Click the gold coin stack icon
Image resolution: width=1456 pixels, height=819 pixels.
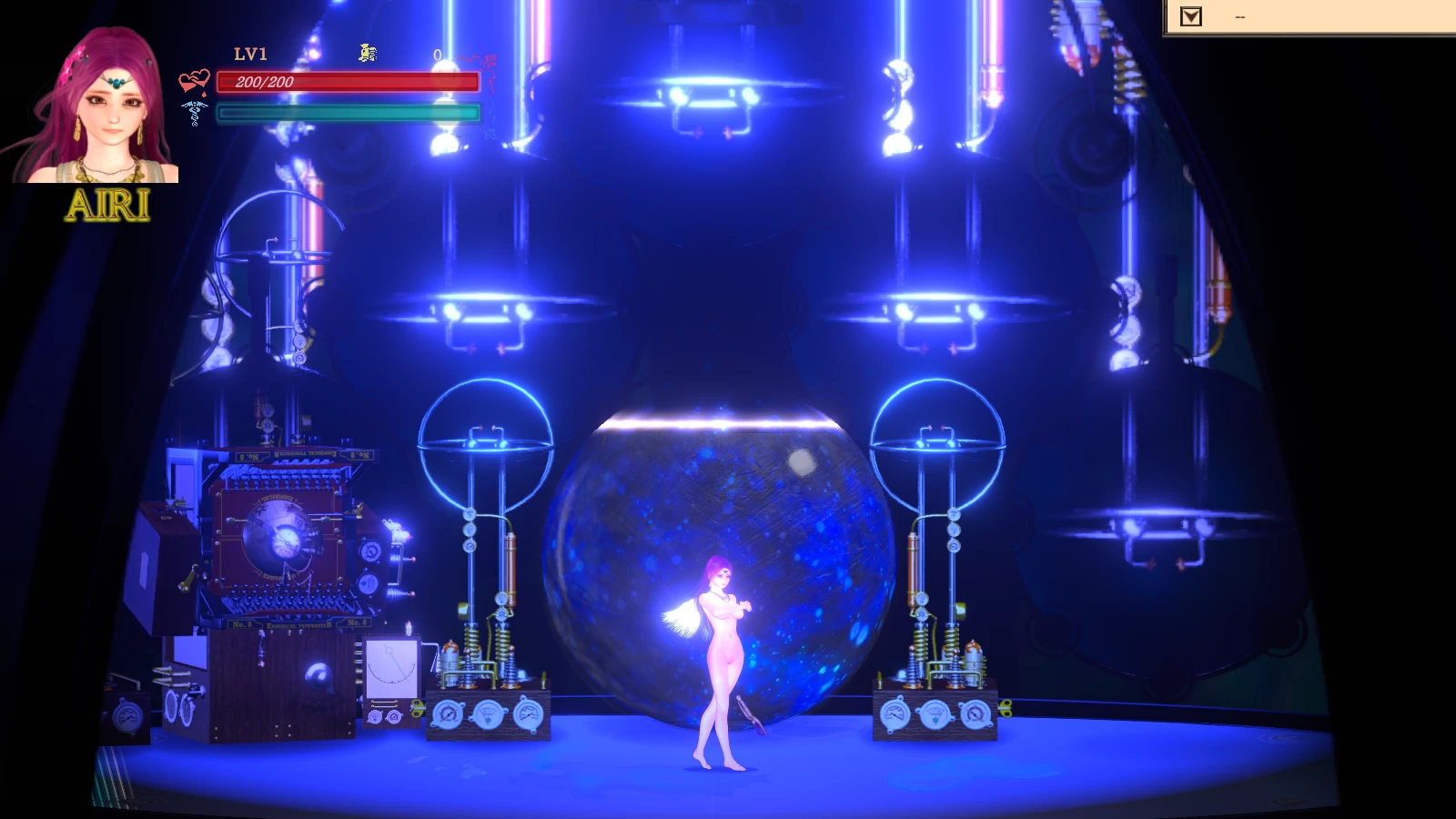click(368, 54)
